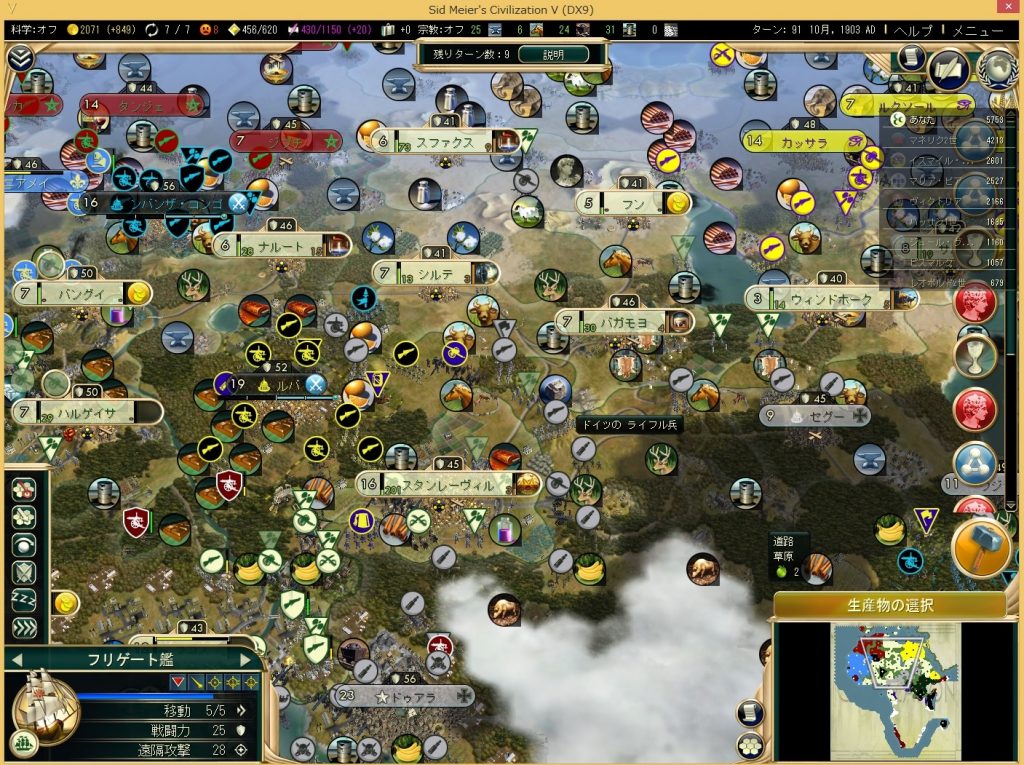Toggle the hex grid minimap option button
1024x765 pixels.
(x=749, y=746)
